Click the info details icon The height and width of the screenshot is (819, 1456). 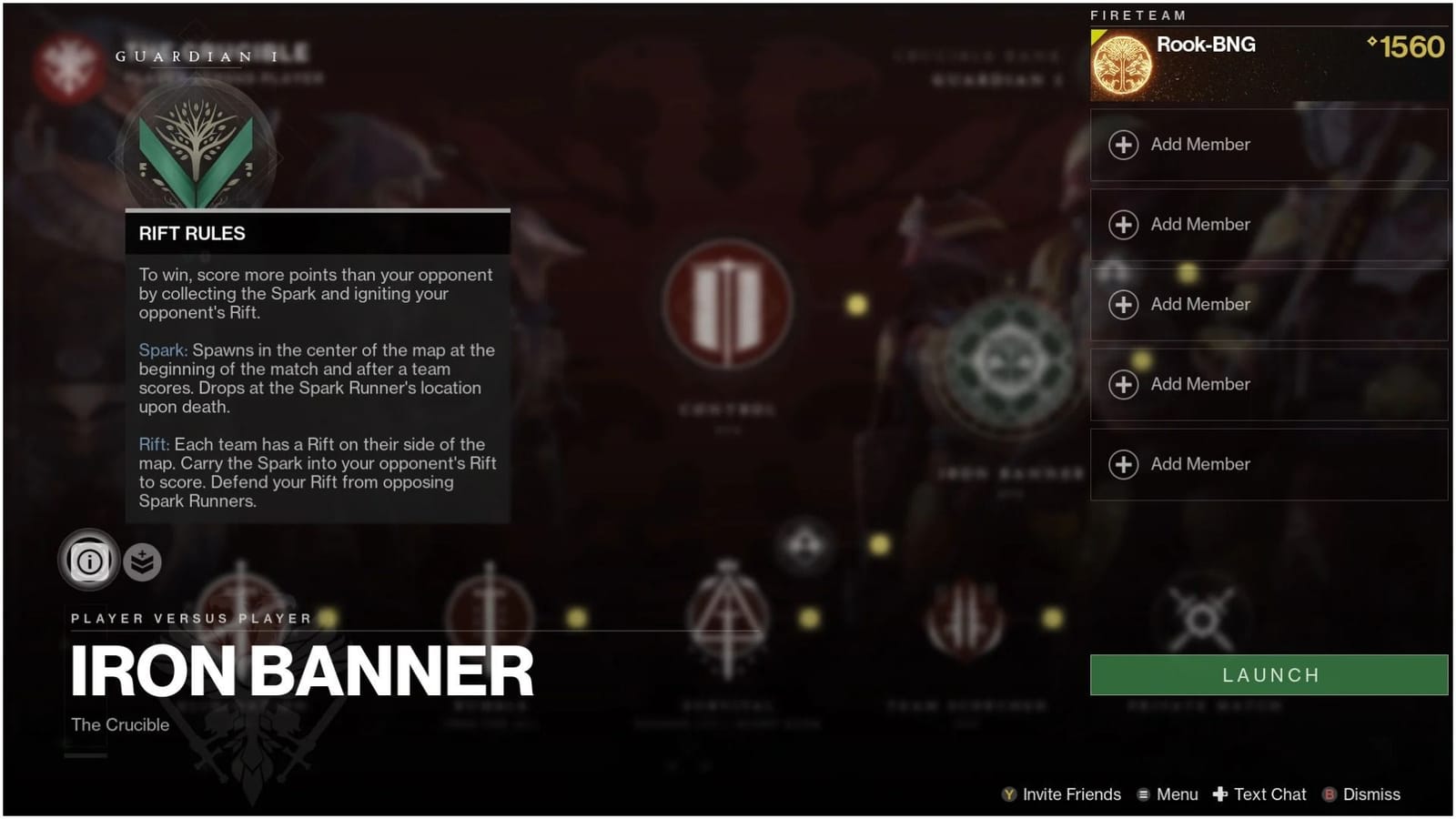click(x=88, y=561)
